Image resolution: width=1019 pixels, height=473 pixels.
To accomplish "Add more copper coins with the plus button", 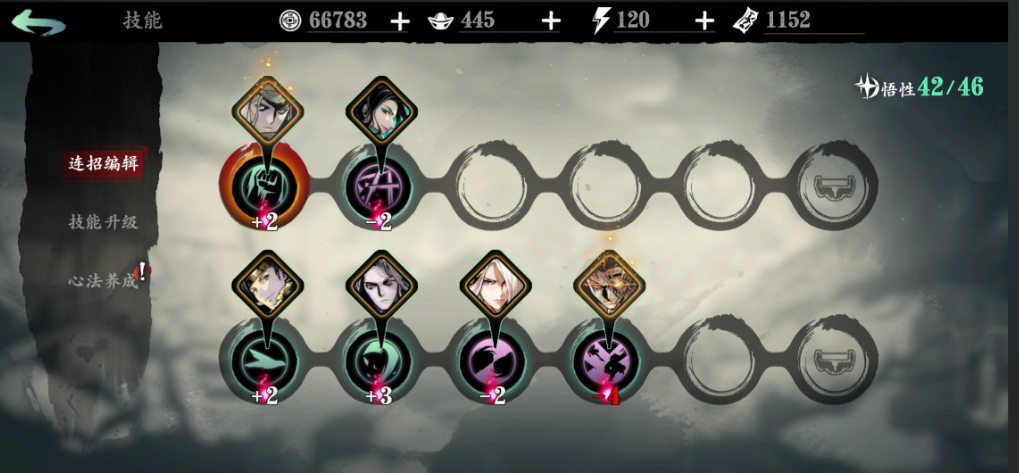I will [x=399, y=21].
